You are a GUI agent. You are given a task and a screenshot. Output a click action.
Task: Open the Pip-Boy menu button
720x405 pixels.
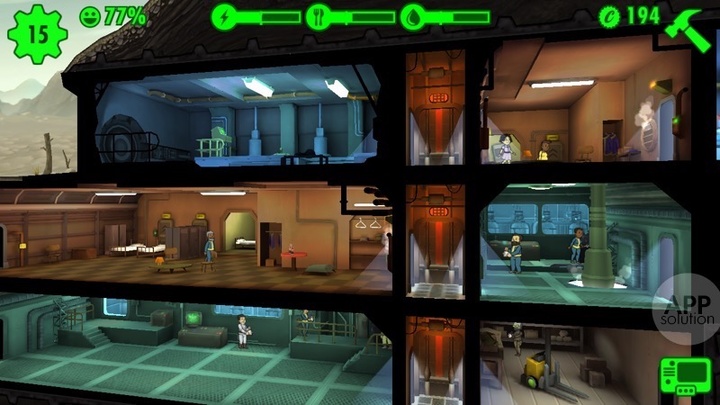click(685, 378)
